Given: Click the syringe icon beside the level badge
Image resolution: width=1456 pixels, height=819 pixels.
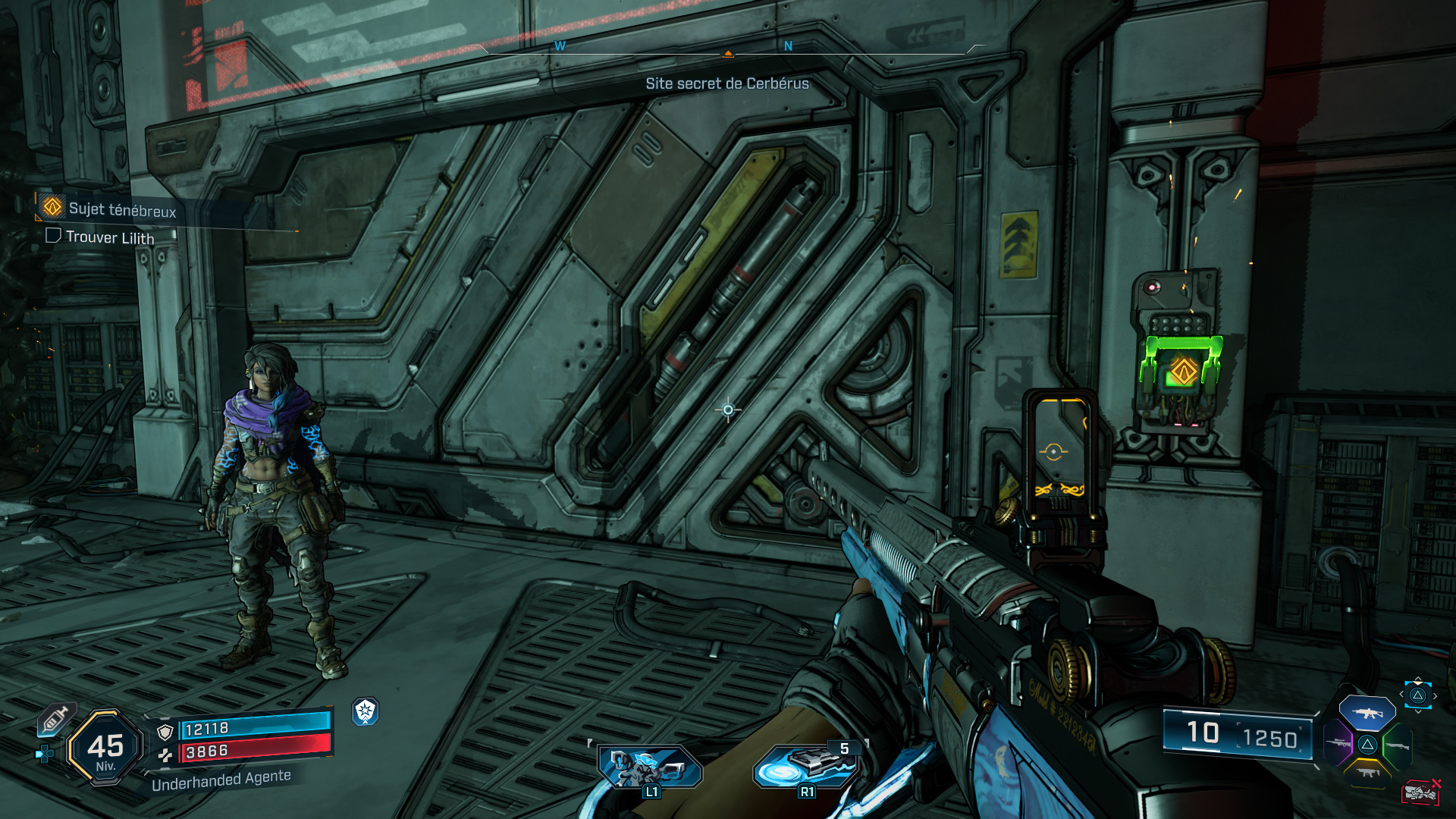Looking at the screenshot, I should pyautogui.click(x=55, y=718).
